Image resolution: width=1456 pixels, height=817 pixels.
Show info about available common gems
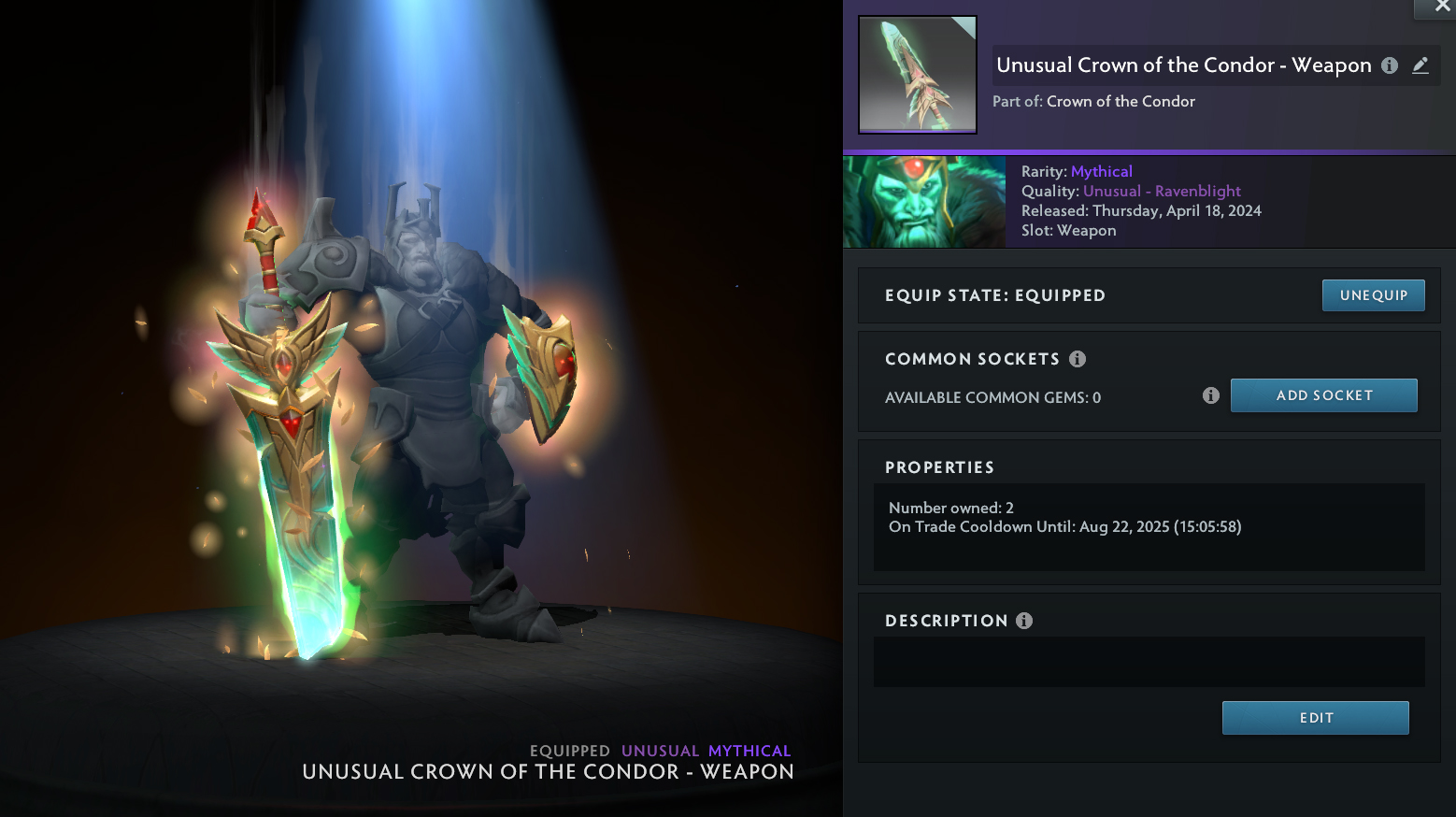point(1211,395)
